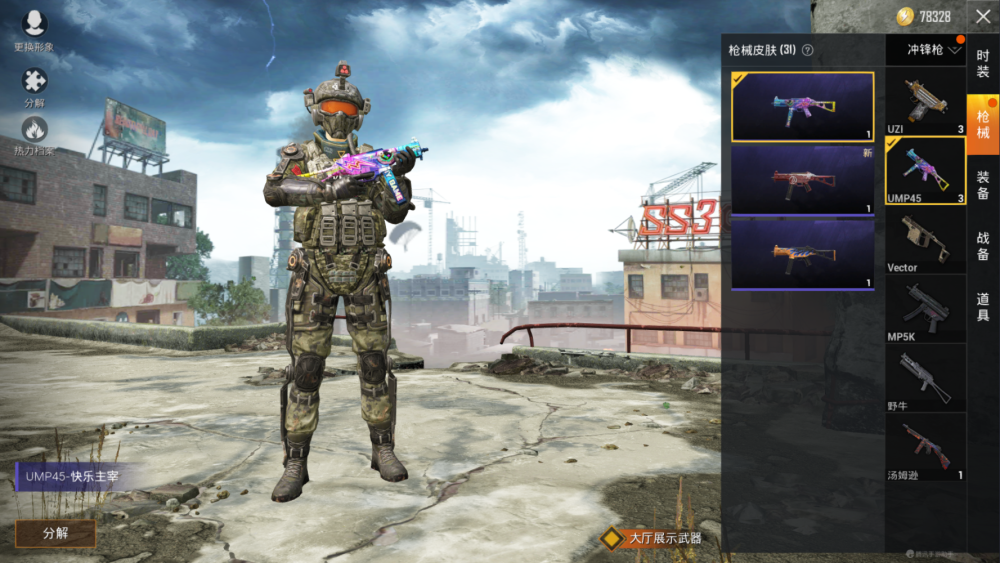Close the weapon skin screen
This screenshot has height=563, width=1000.
982,17
